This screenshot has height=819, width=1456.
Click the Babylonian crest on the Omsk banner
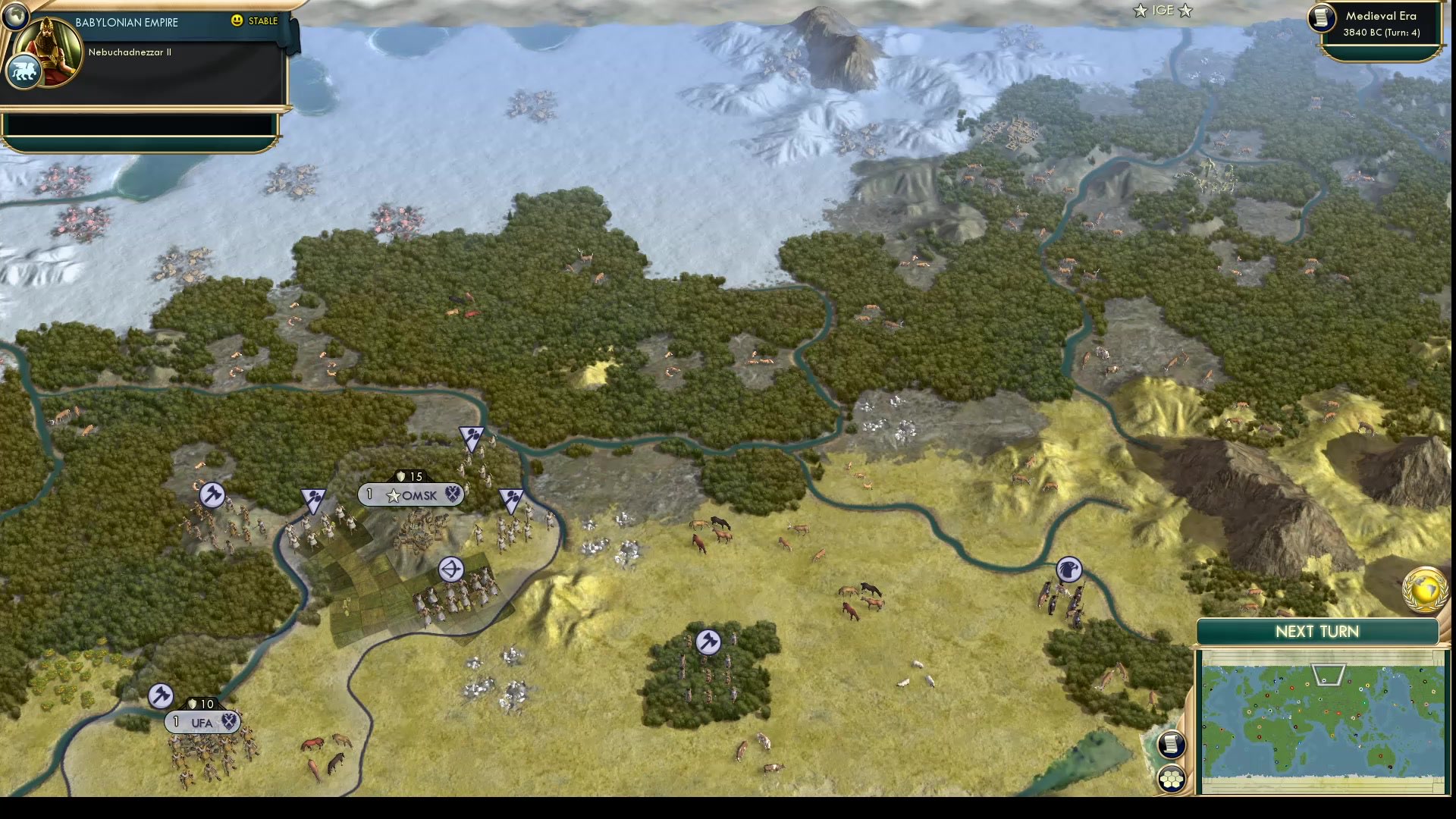[x=453, y=494]
